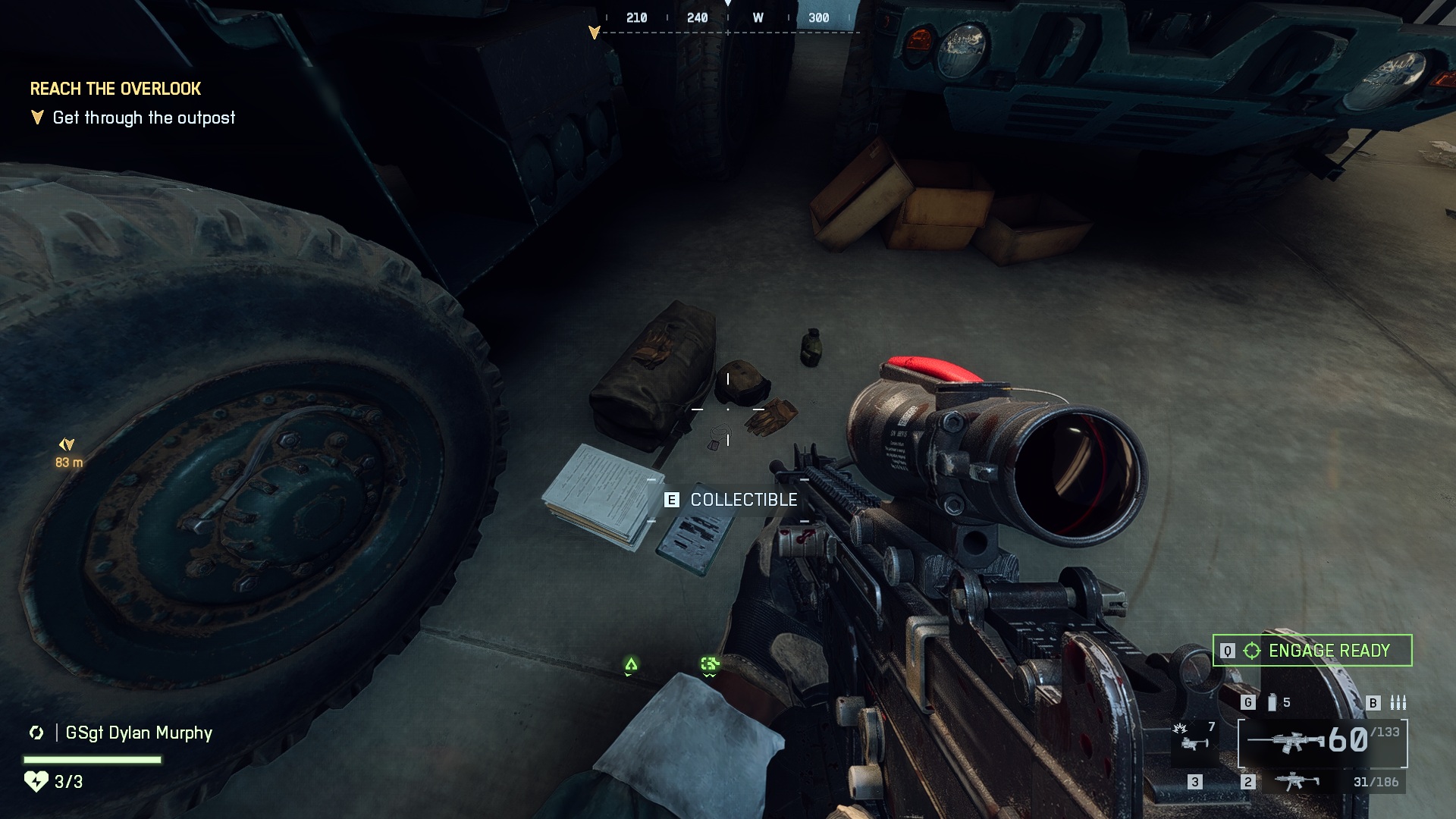This screenshot has width=1456, height=819.
Task: Switch to the secondary submachine gun slot
Action: 1296,782
